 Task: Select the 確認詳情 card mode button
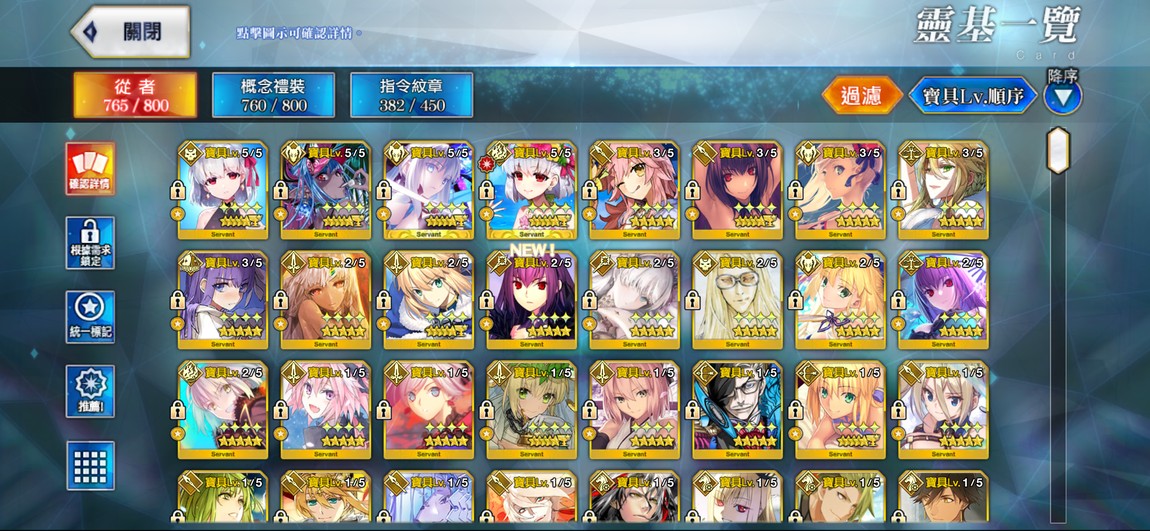tap(90, 168)
